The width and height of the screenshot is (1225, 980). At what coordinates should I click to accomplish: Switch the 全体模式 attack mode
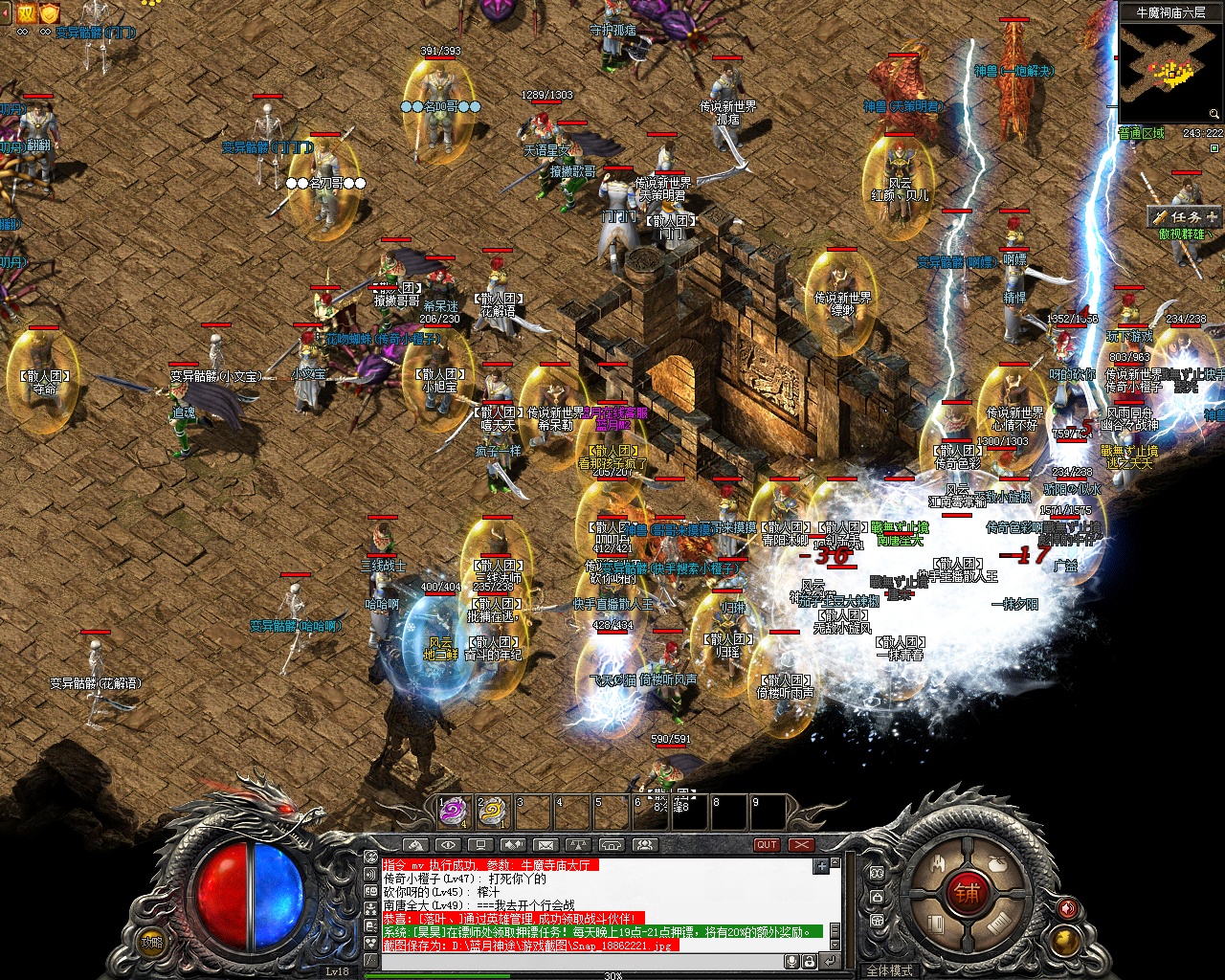point(889,970)
